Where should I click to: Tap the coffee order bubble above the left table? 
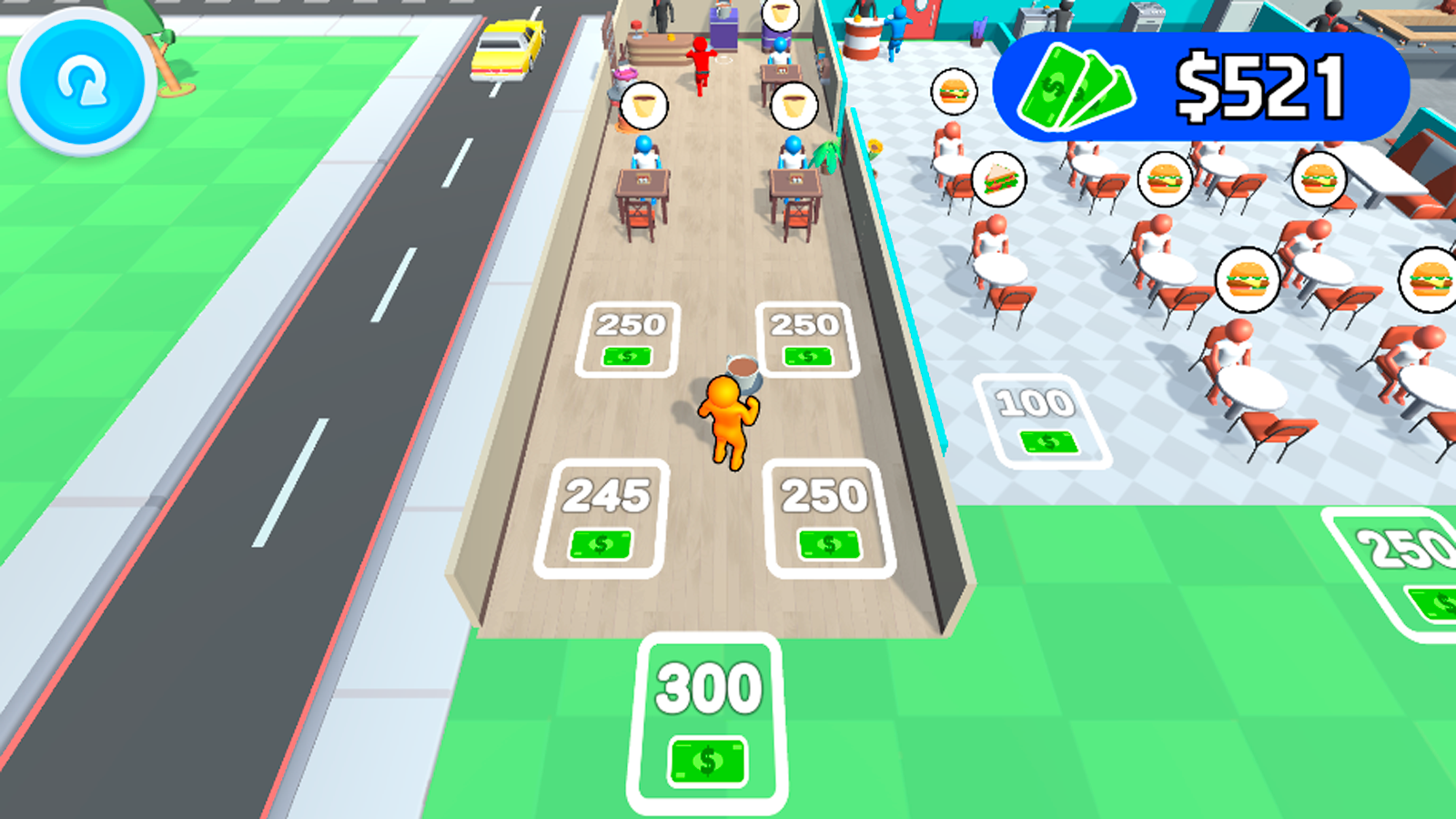point(644,105)
